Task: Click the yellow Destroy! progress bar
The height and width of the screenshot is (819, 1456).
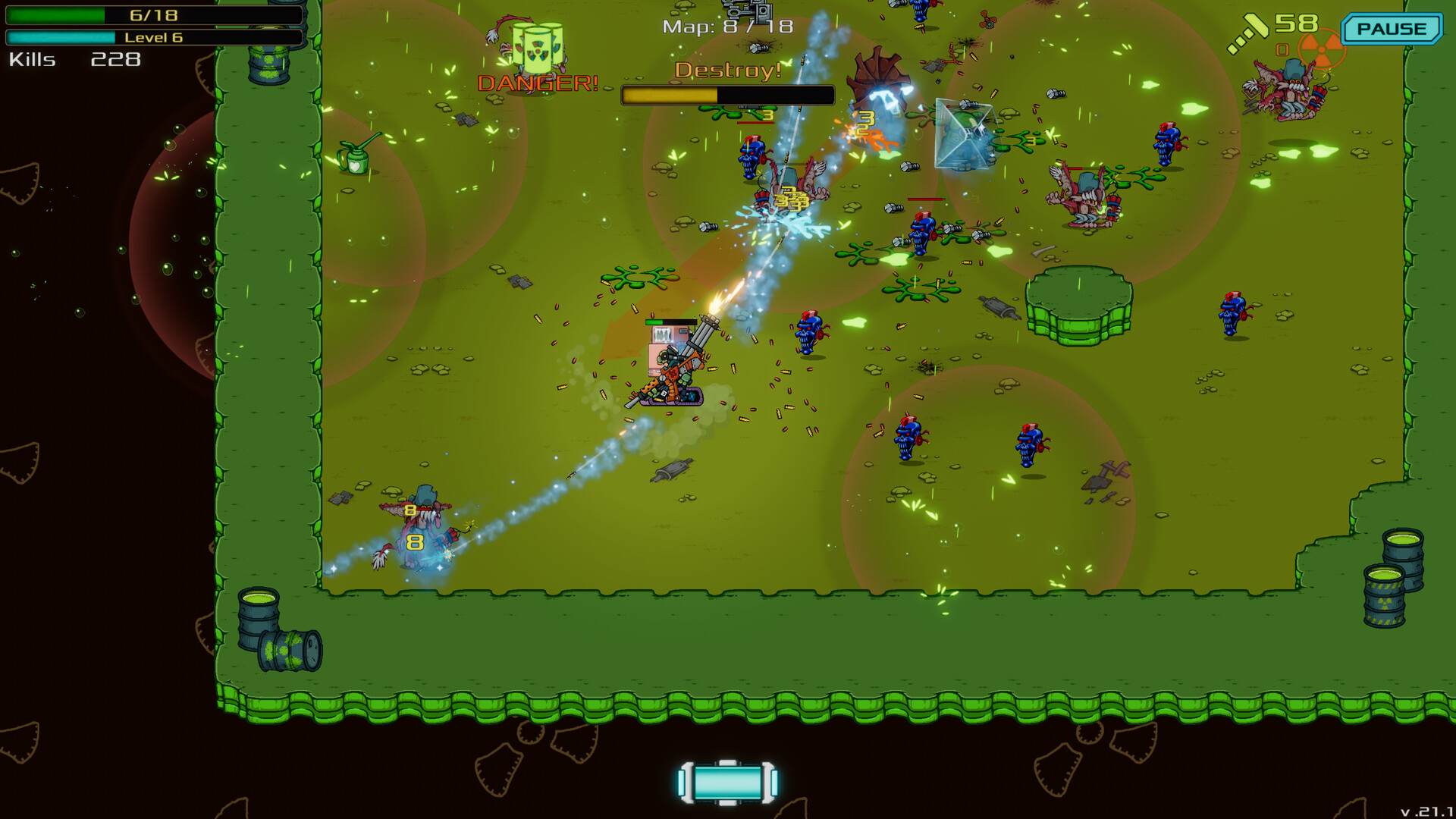Action: click(x=667, y=96)
